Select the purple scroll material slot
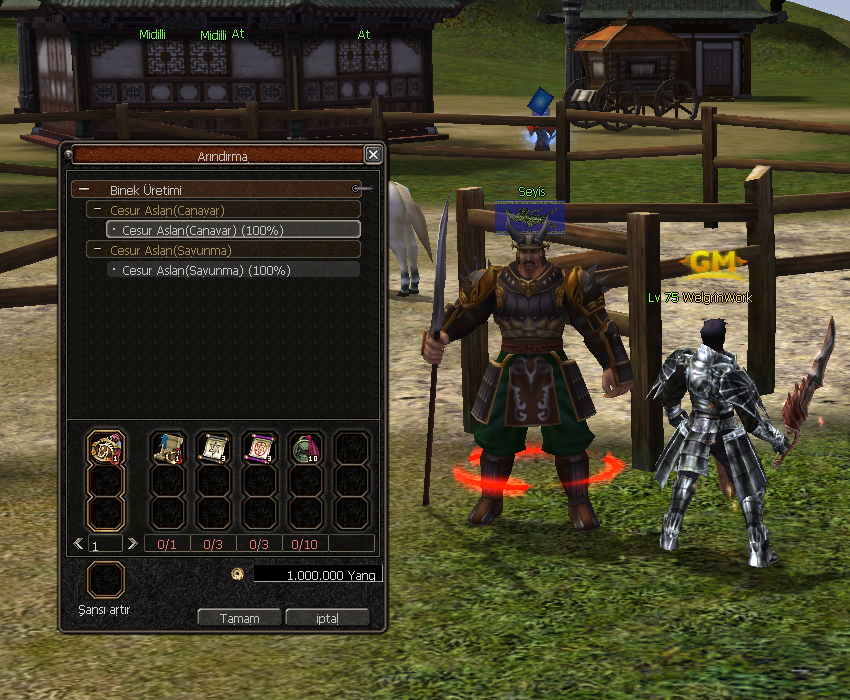This screenshot has width=850, height=700. pyautogui.click(x=260, y=448)
